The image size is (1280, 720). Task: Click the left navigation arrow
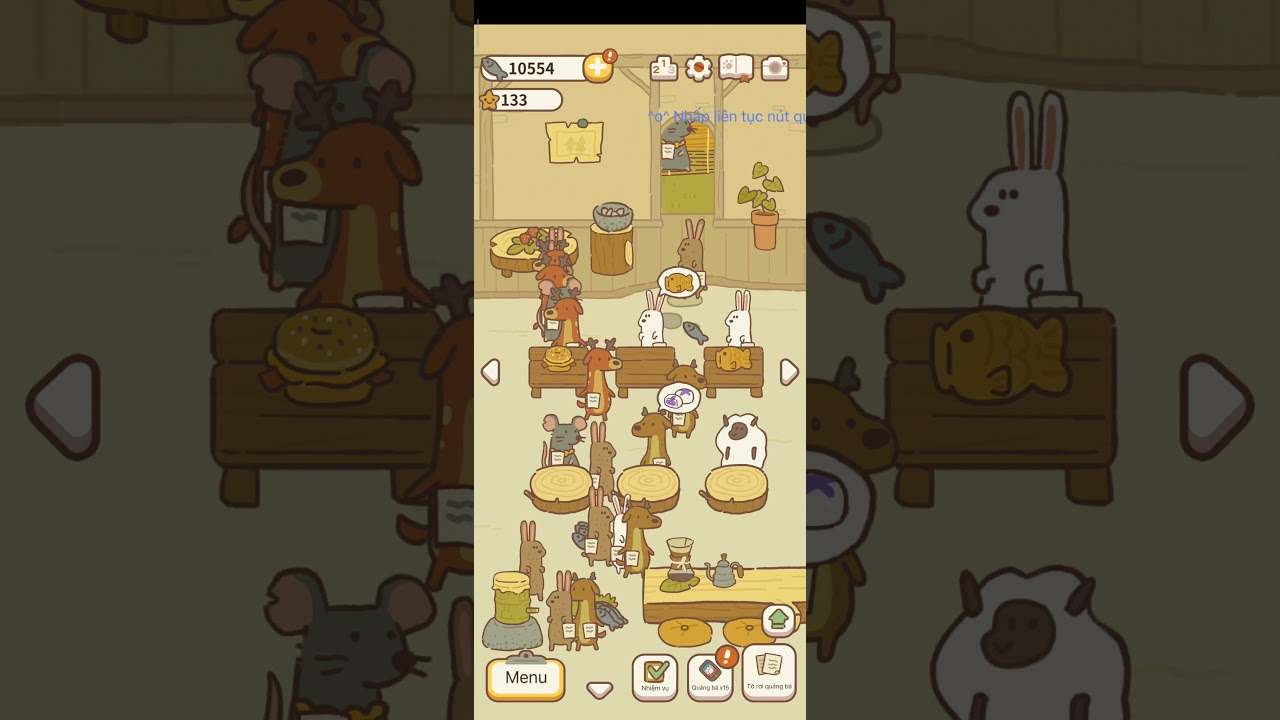(x=490, y=371)
